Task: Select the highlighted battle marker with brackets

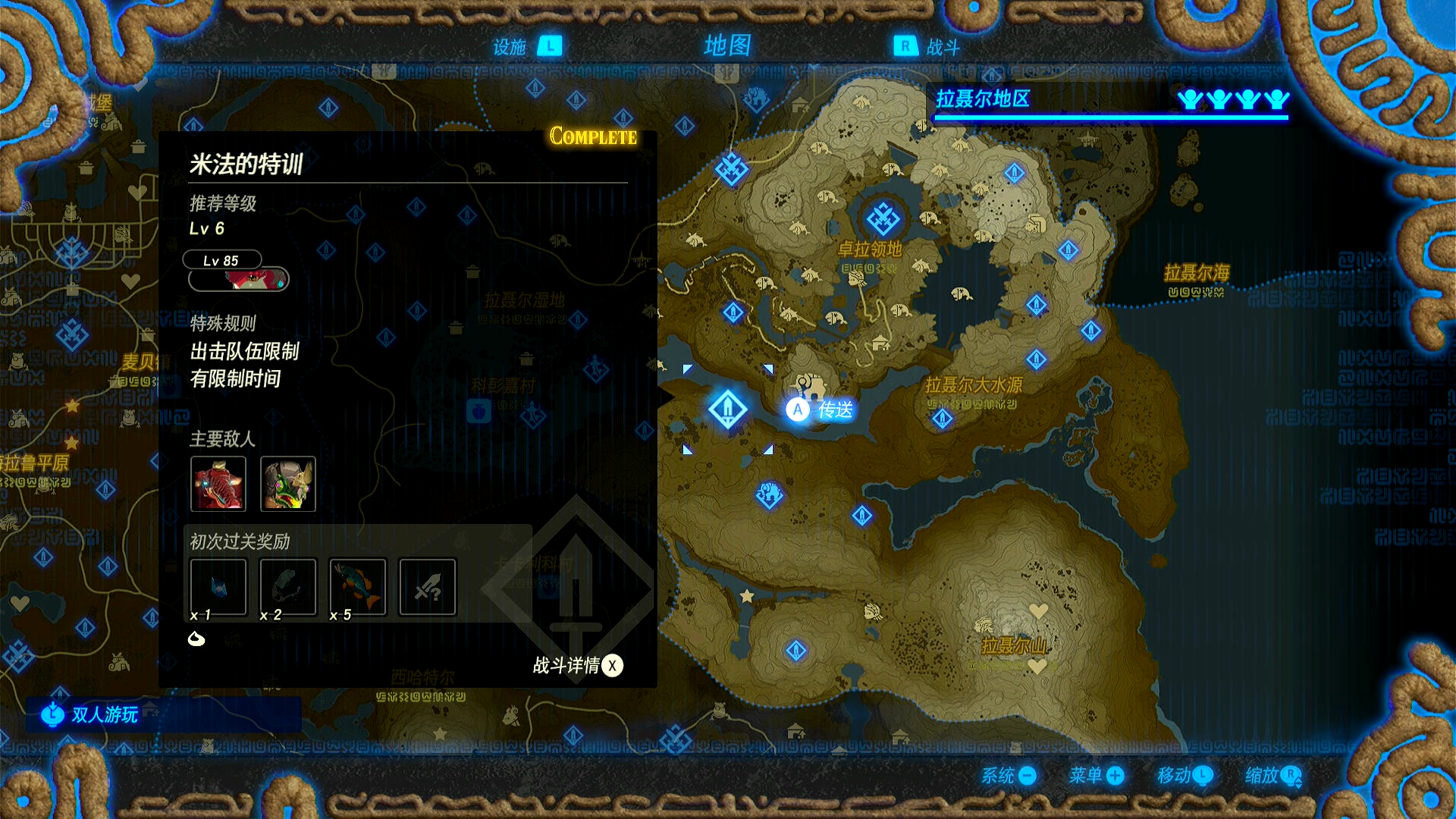Action: (x=727, y=409)
